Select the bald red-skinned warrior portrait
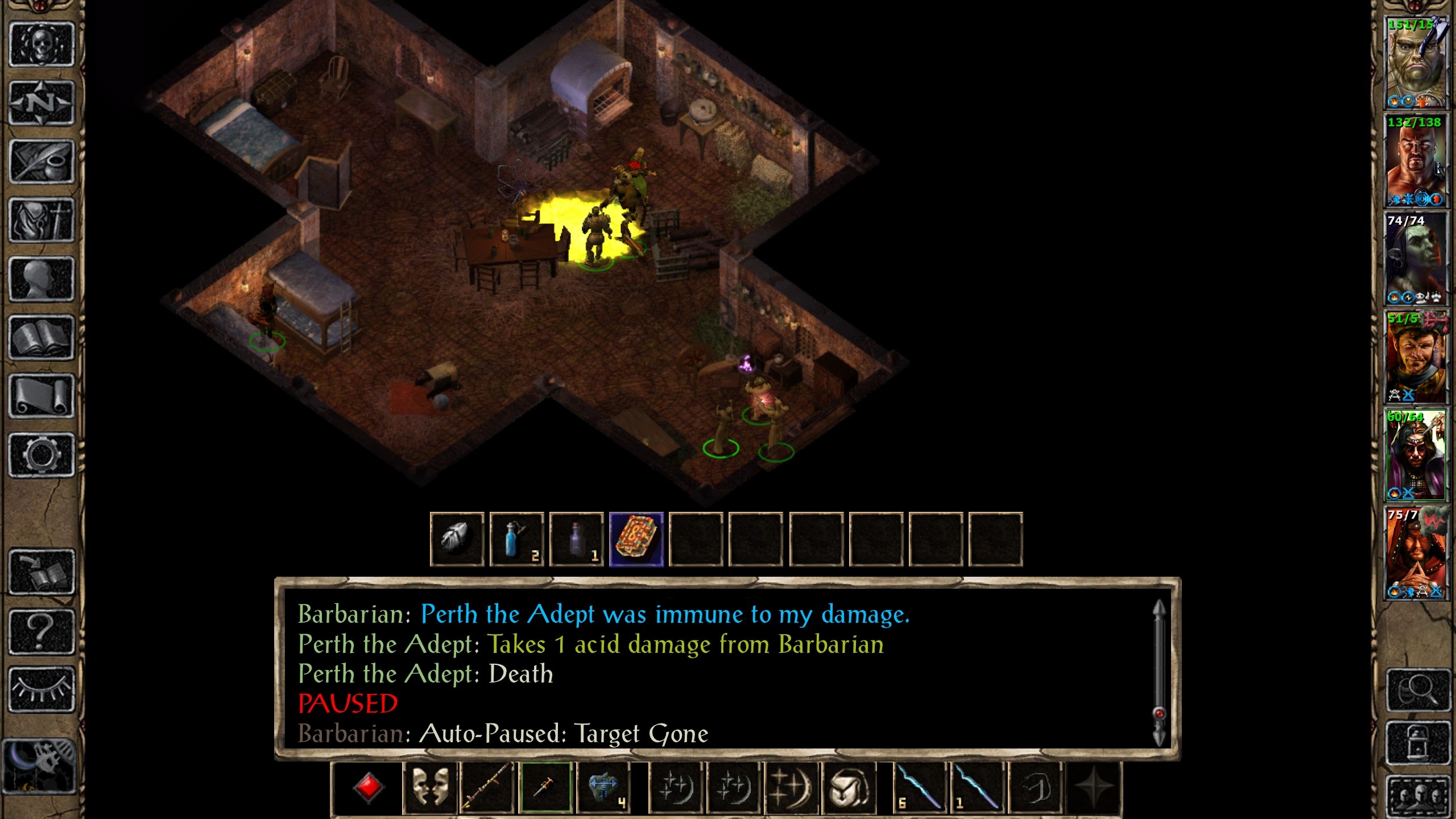The width and height of the screenshot is (1456, 819). pos(1415,161)
